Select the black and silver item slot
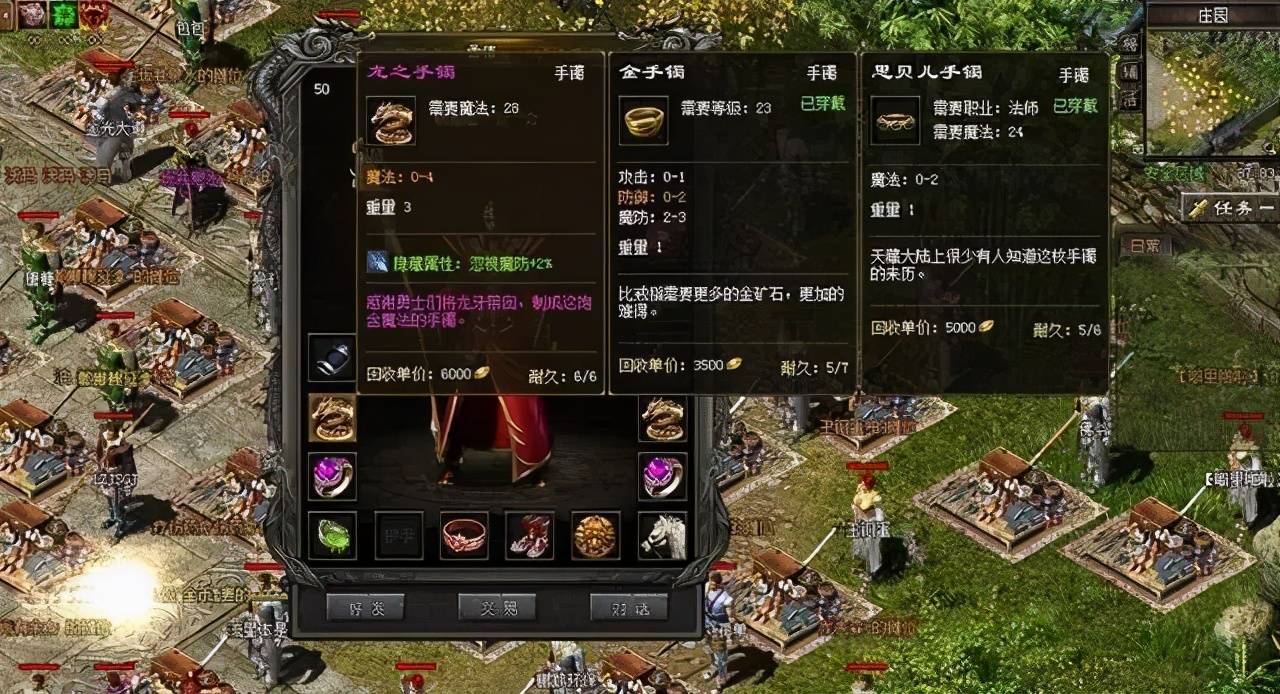Image resolution: width=1280 pixels, height=694 pixels. pos(332,357)
